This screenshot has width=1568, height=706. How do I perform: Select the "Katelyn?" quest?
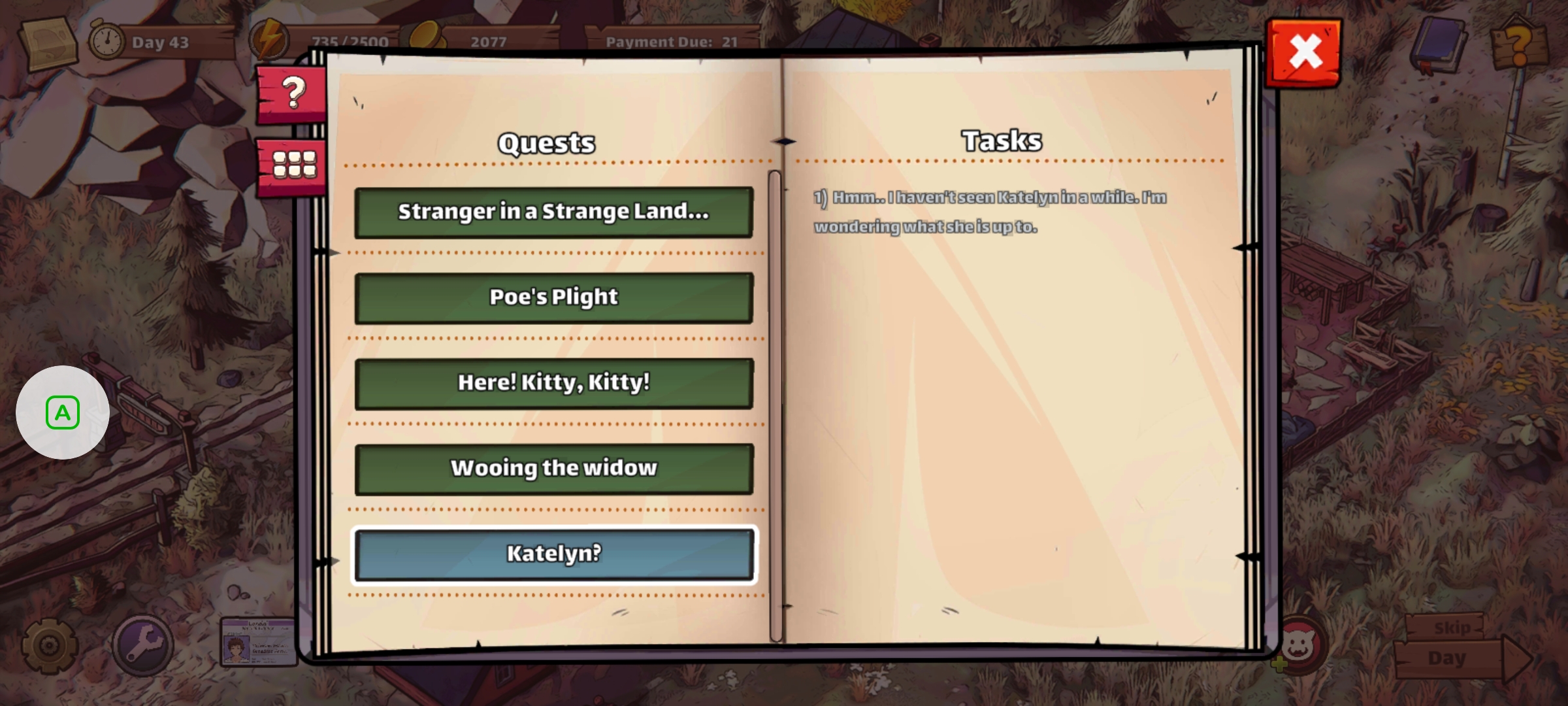click(553, 554)
